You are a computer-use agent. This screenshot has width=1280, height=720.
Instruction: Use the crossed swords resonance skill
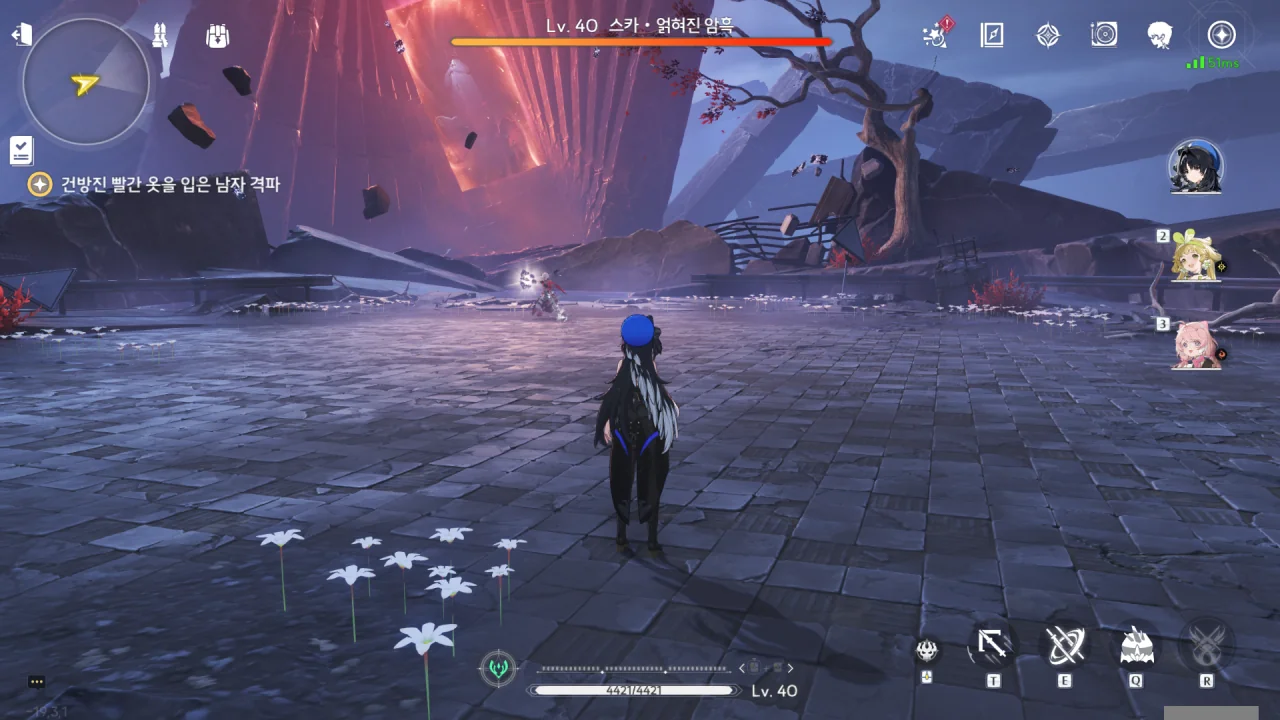coord(1064,645)
